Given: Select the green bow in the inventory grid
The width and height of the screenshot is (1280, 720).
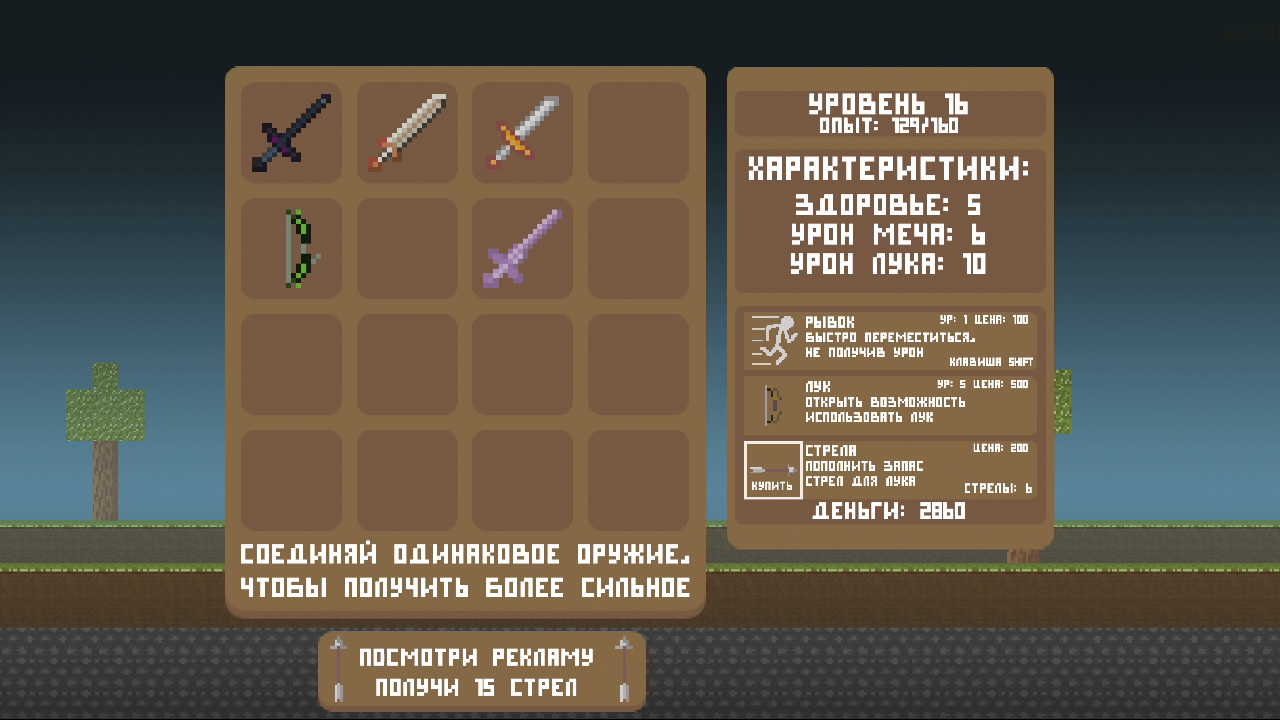Looking at the screenshot, I should [x=290, y=248].
